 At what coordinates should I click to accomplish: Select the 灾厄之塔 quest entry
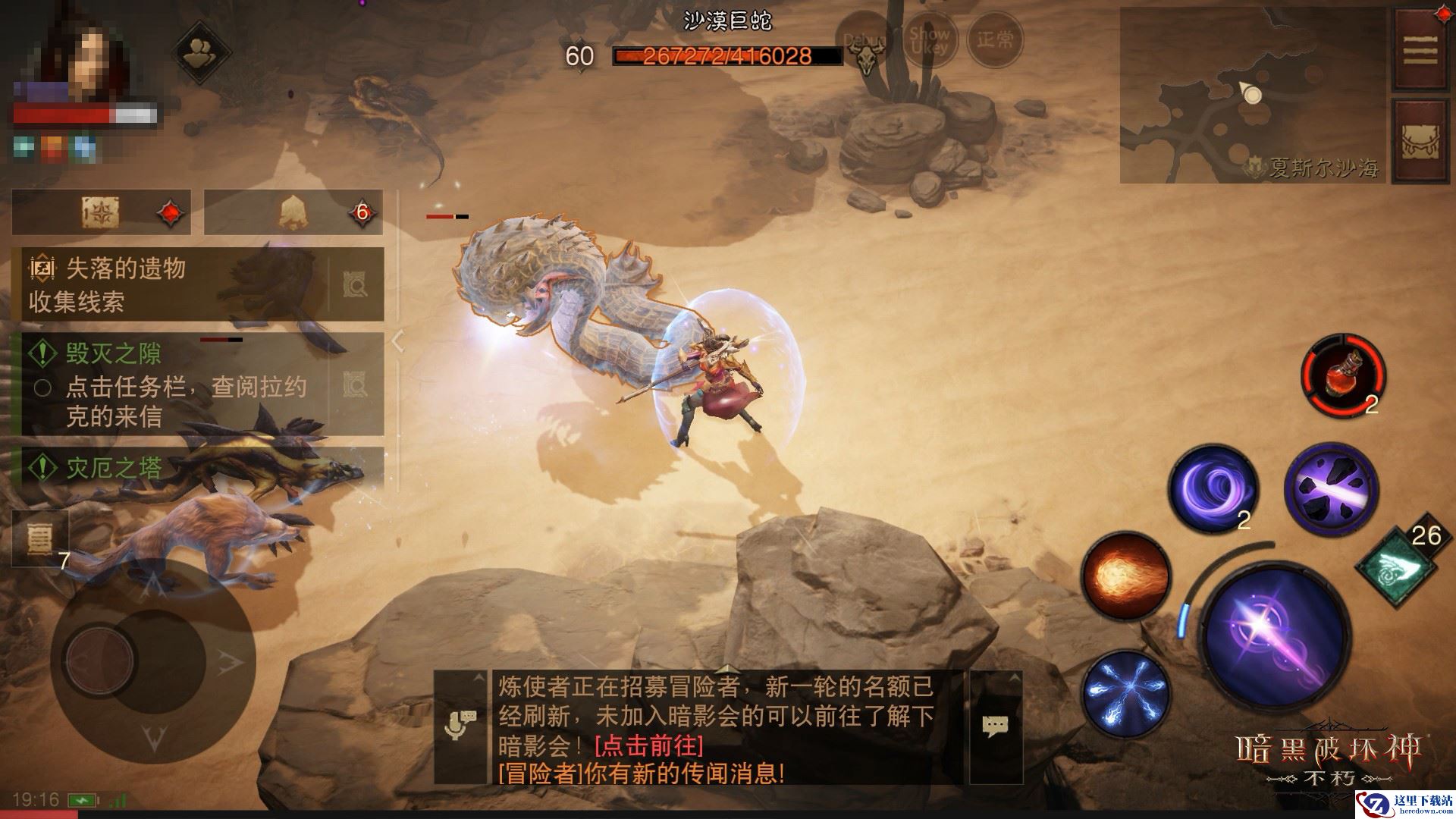click(x=115, y=467)
